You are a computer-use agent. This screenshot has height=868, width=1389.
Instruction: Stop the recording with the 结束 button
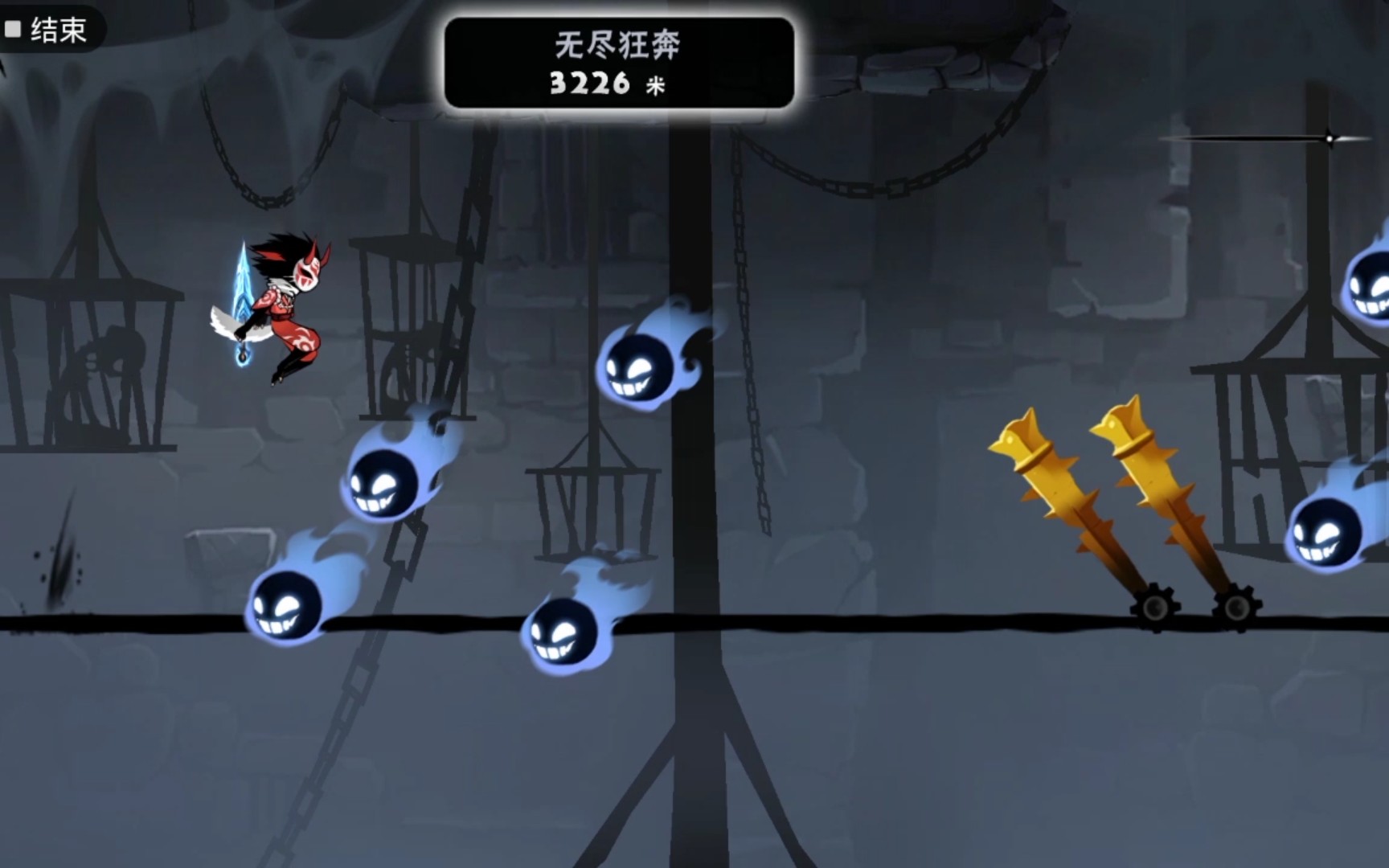coord(47,31)
